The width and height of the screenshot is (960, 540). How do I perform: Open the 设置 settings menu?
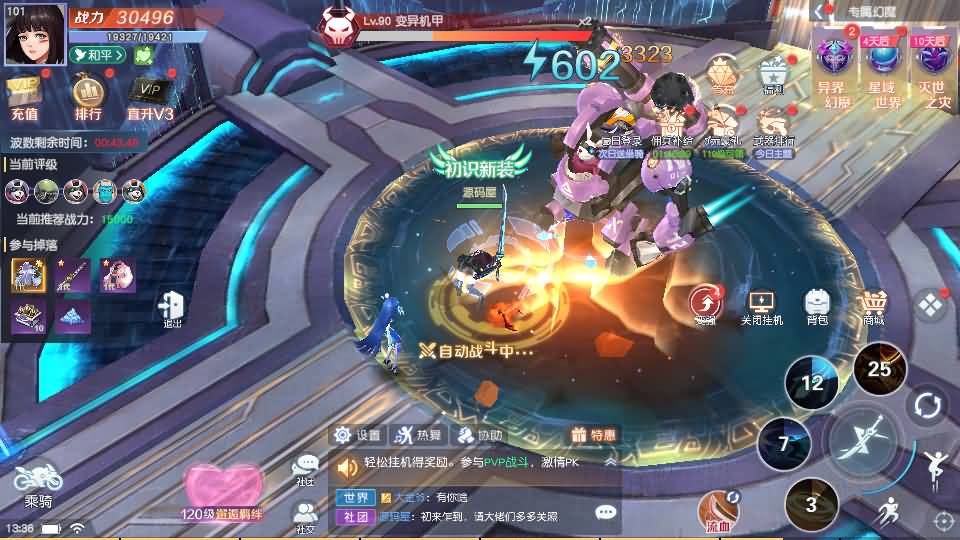point(358,435)
